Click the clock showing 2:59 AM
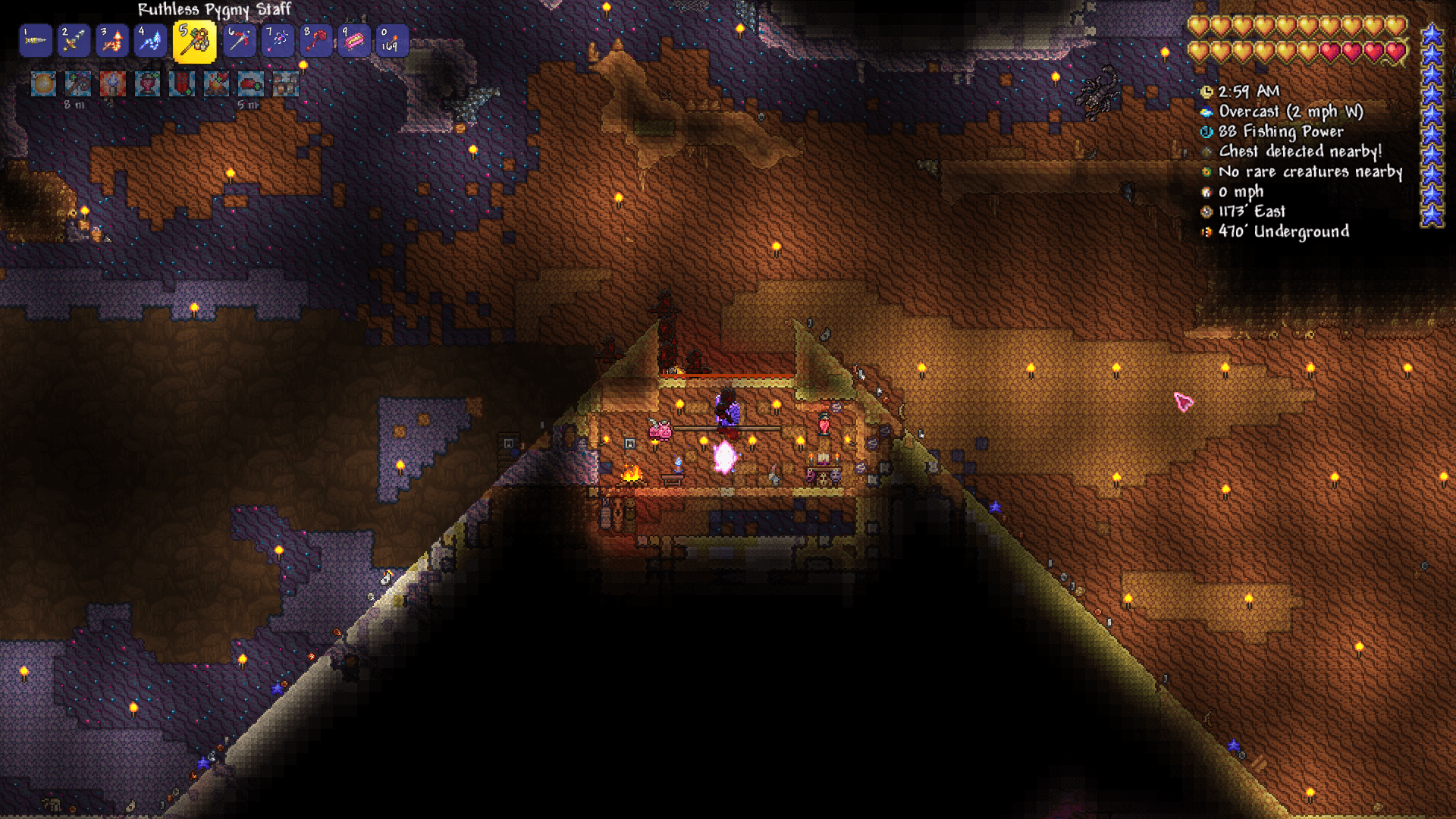The width and height of the screenshot is (1456, 819). pyautogui.click(x=1207, y=93)
